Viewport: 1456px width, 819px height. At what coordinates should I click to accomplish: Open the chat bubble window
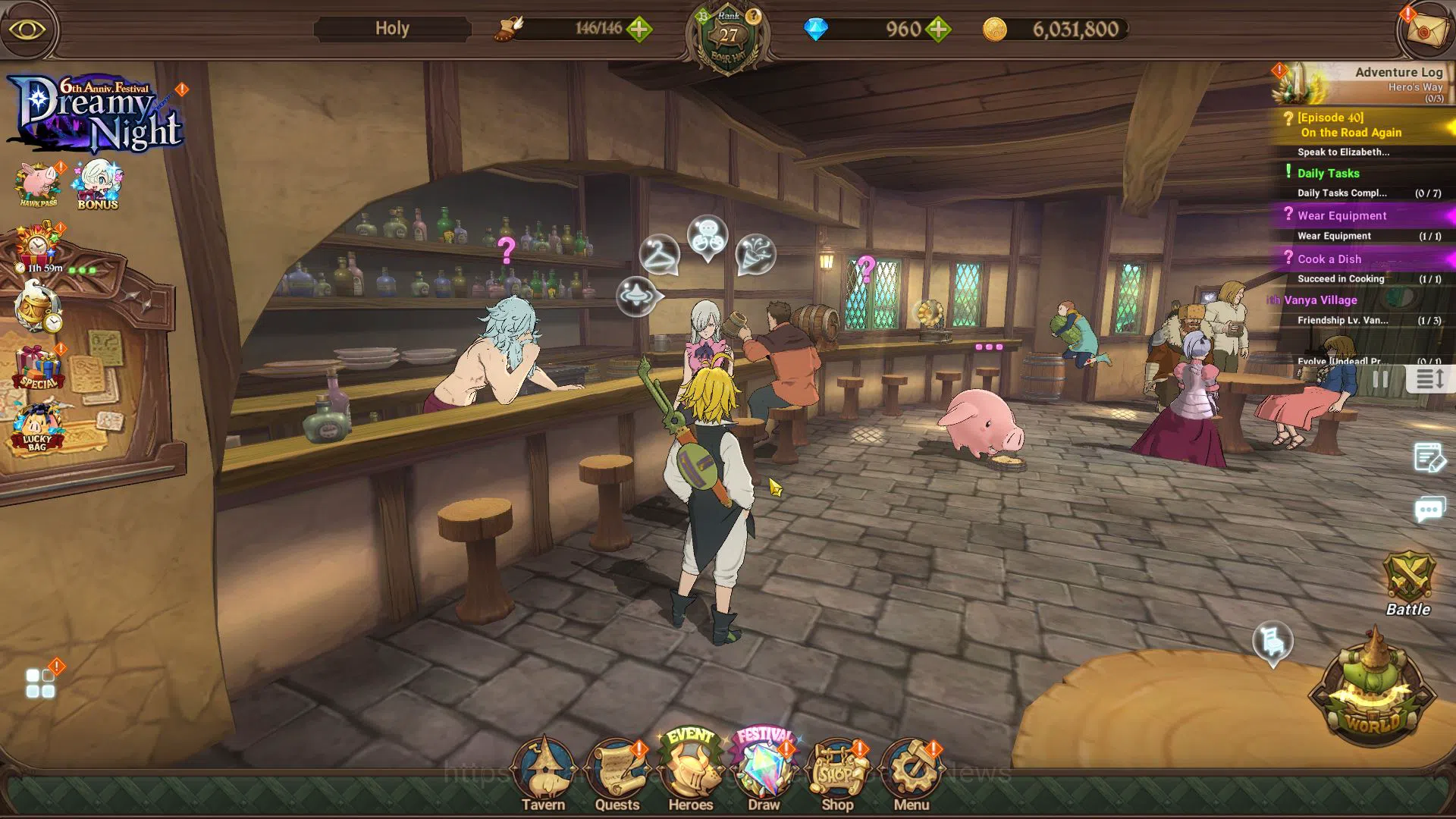[1429, 510]
